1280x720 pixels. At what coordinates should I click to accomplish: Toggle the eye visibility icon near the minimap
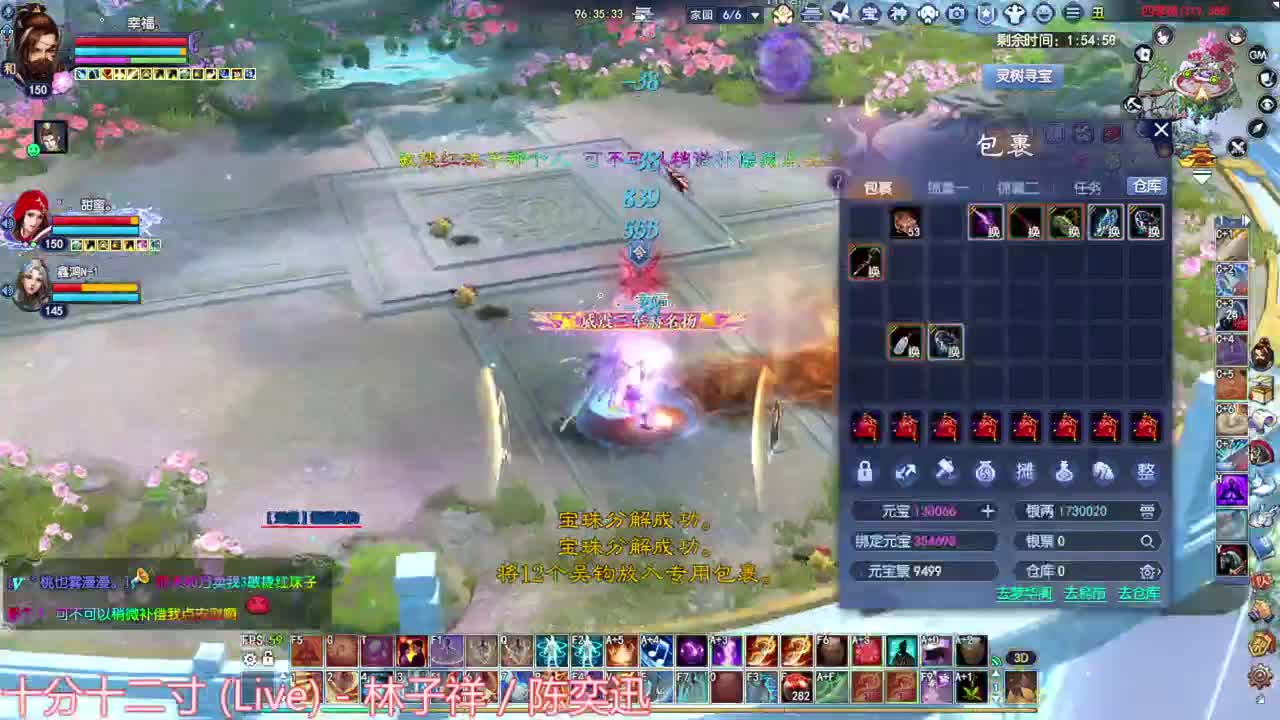tap(1264, 102)
